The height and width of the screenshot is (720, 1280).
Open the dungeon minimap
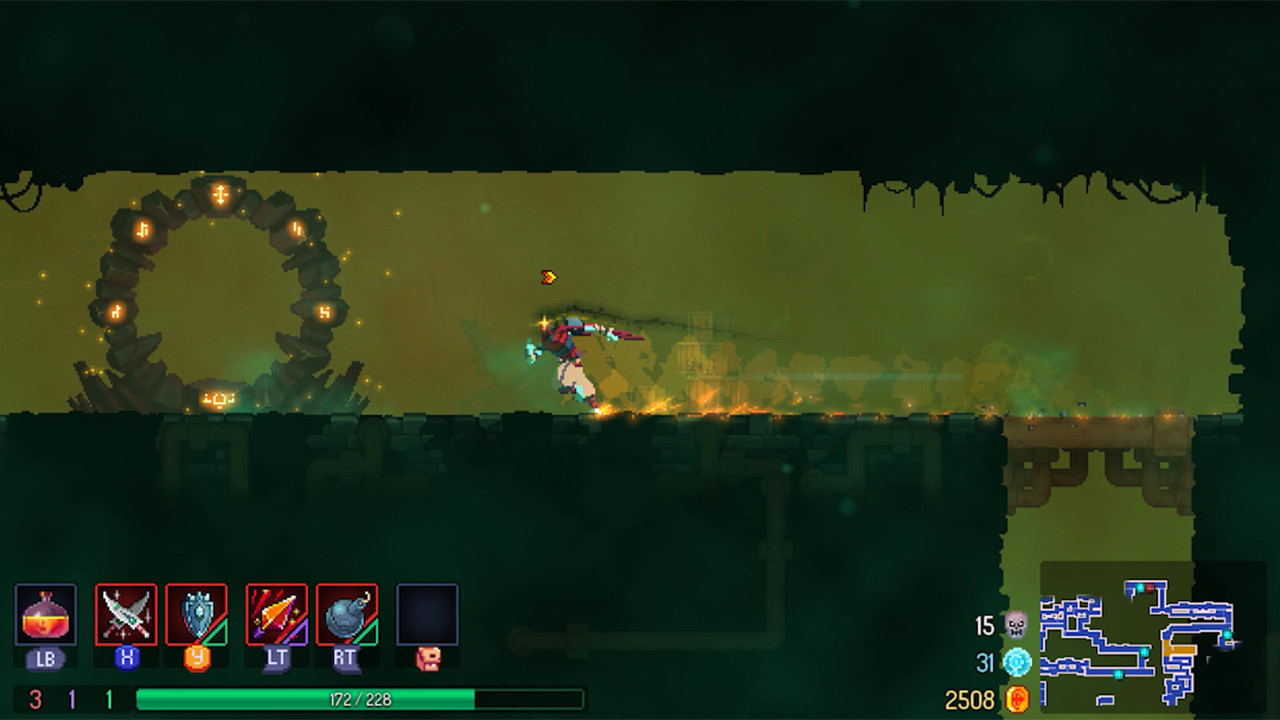click(x=1139, y=637)
